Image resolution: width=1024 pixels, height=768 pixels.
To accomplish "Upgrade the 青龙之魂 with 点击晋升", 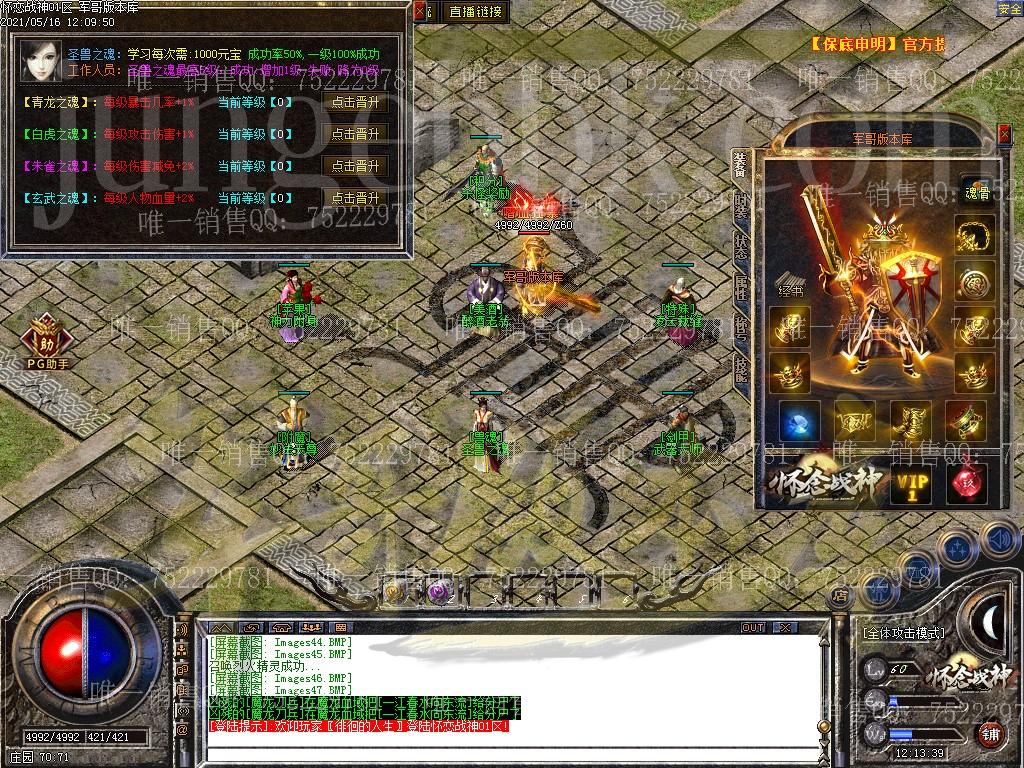I will [x=355, y=102].
